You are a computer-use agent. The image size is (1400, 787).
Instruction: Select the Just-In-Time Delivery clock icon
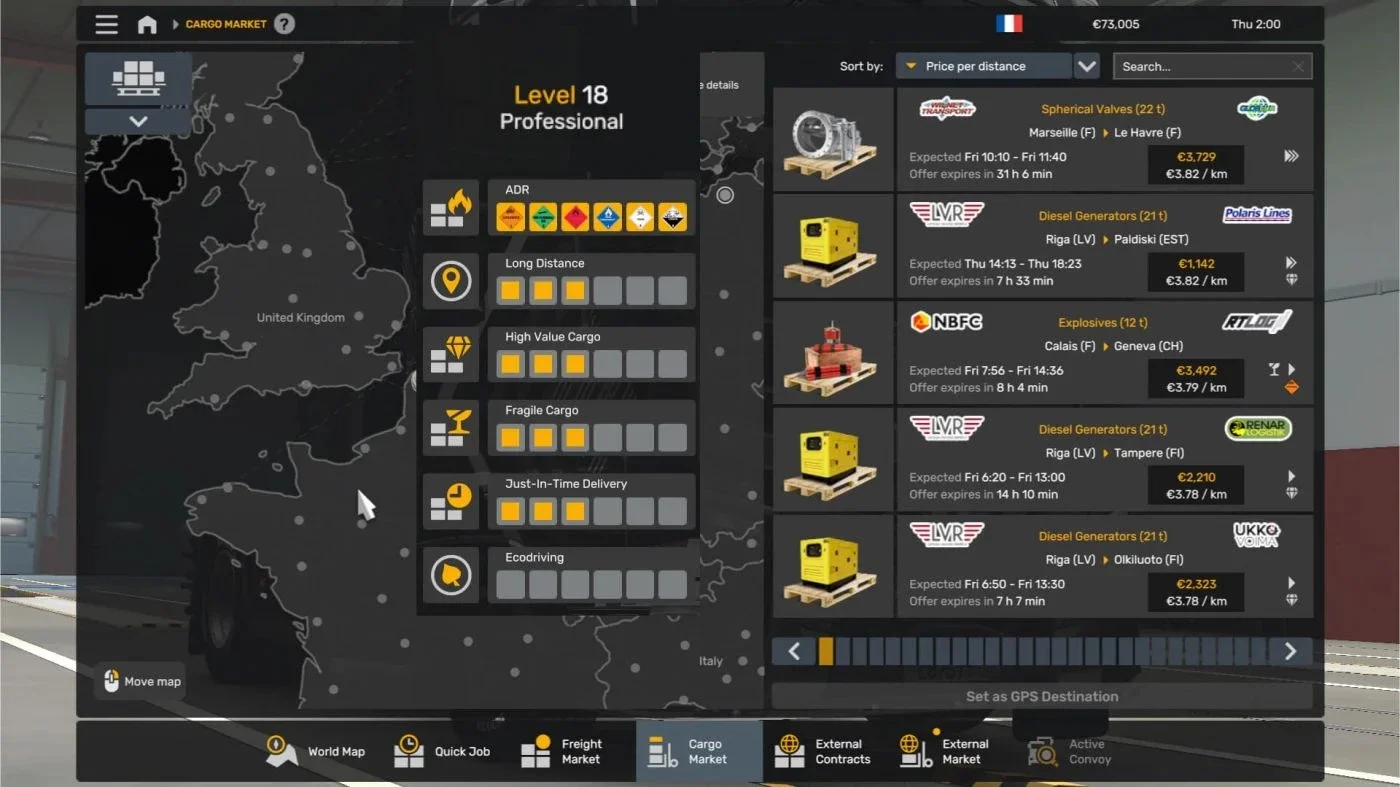click(x=451, y=500)
